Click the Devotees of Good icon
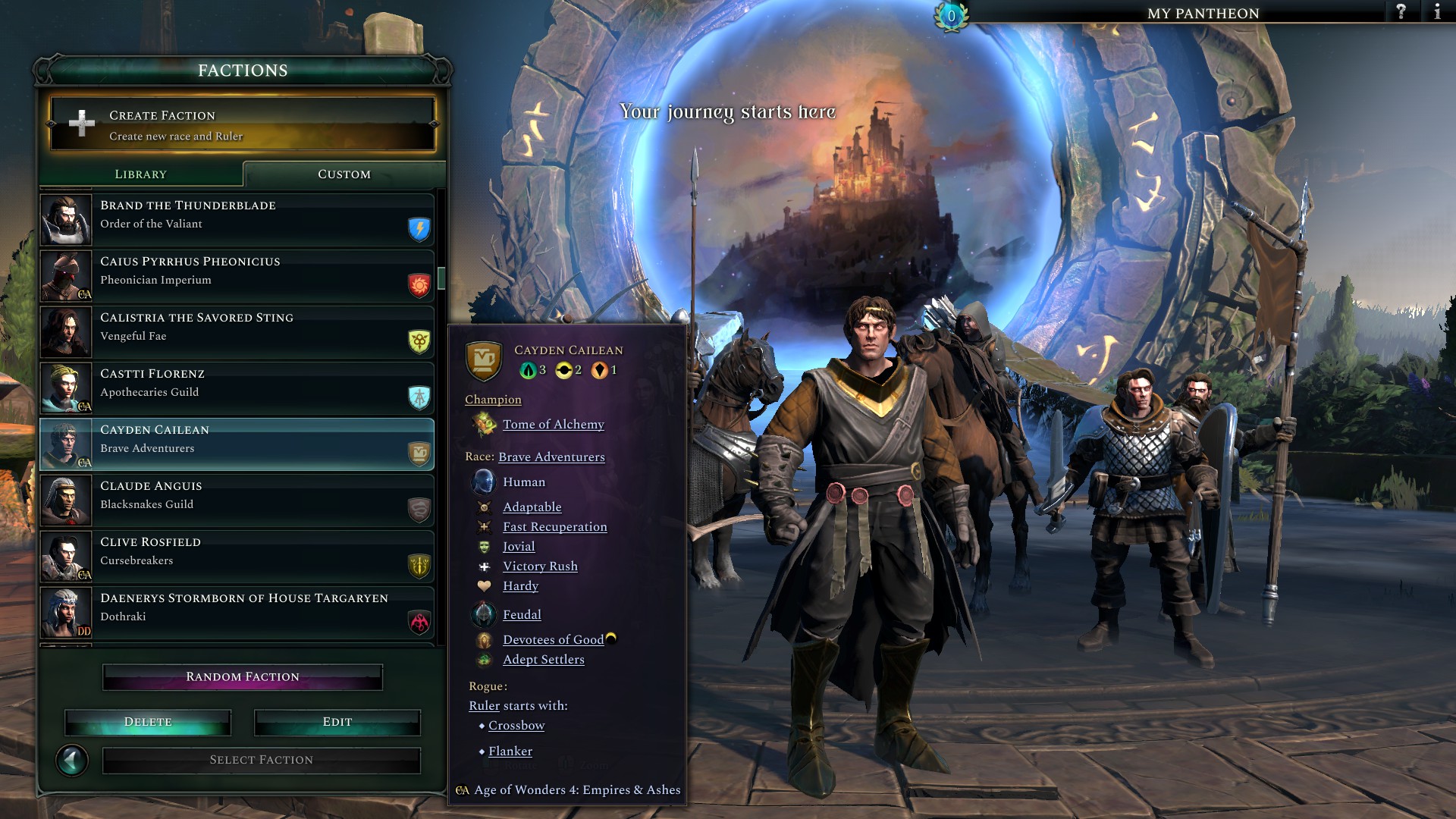Screen dimensions: 1456x819 pos(484,639)
